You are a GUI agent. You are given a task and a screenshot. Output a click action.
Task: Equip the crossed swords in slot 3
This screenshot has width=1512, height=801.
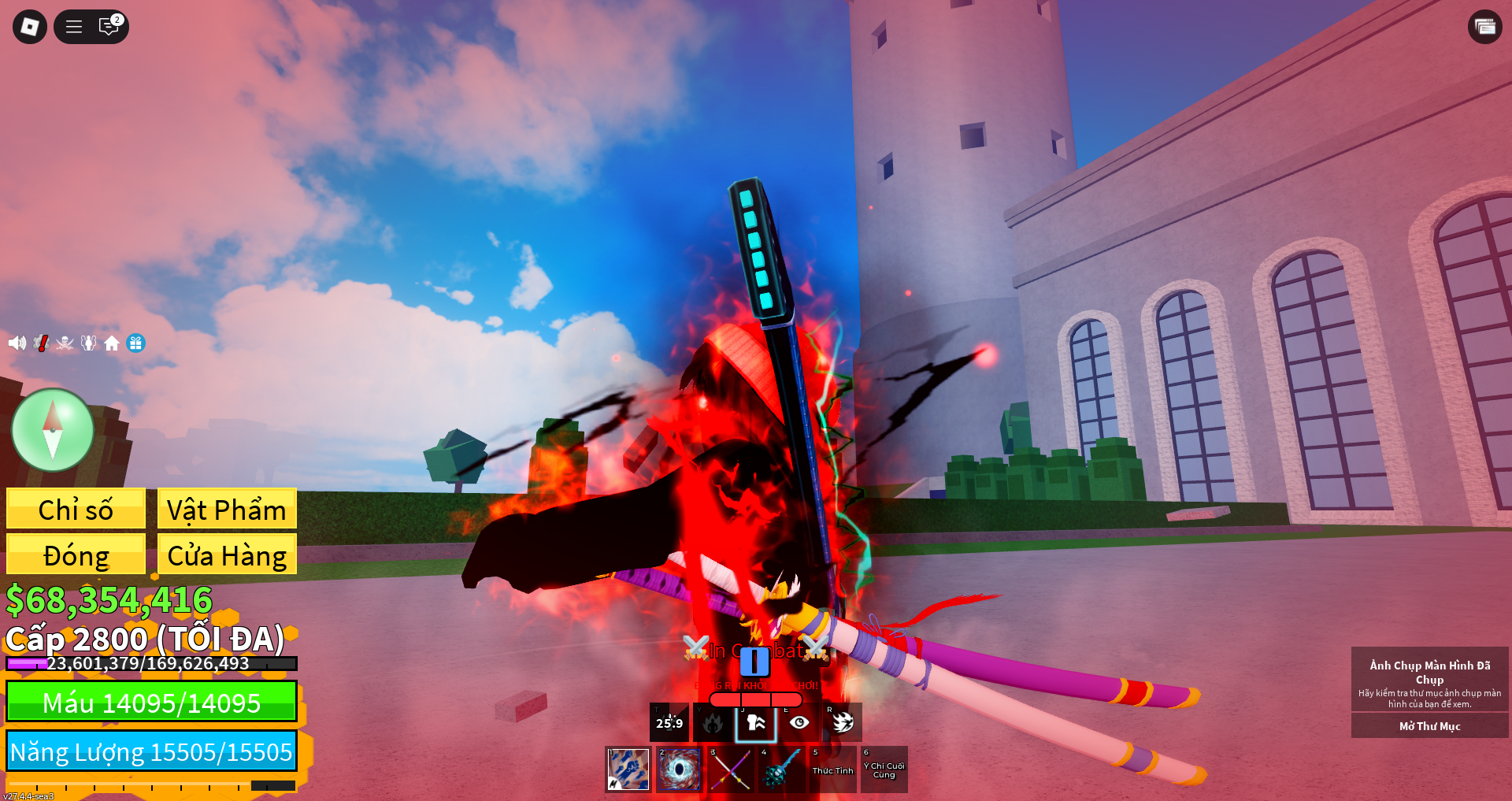coord(731,769)
